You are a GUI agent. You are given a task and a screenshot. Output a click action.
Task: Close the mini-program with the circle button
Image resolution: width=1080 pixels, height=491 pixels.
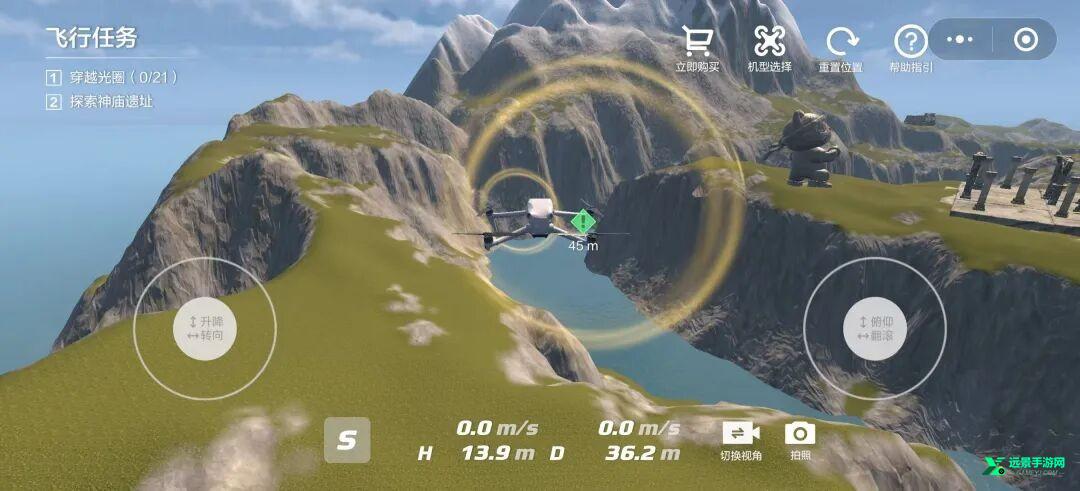tap(1025, 40)
